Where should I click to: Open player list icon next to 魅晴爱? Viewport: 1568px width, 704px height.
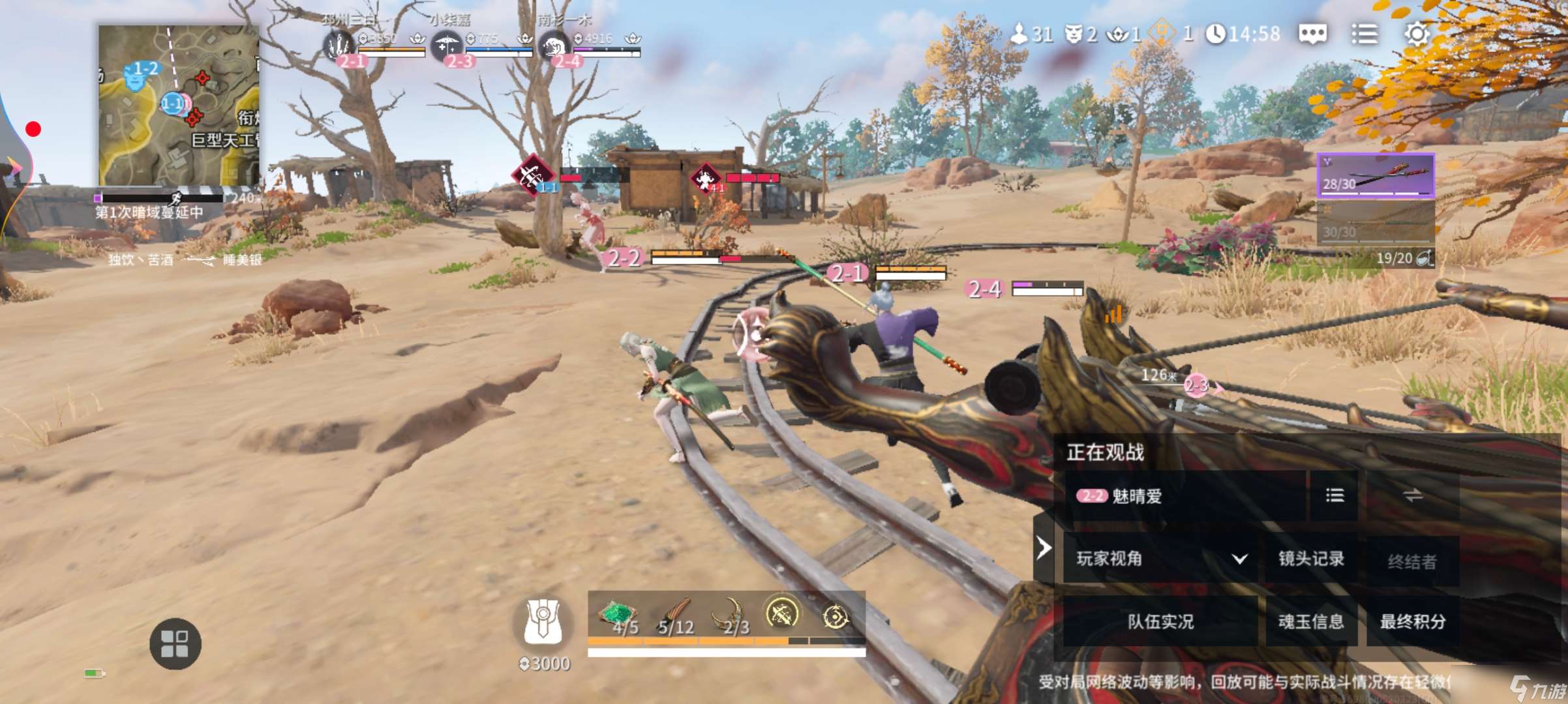point(1334,496)
